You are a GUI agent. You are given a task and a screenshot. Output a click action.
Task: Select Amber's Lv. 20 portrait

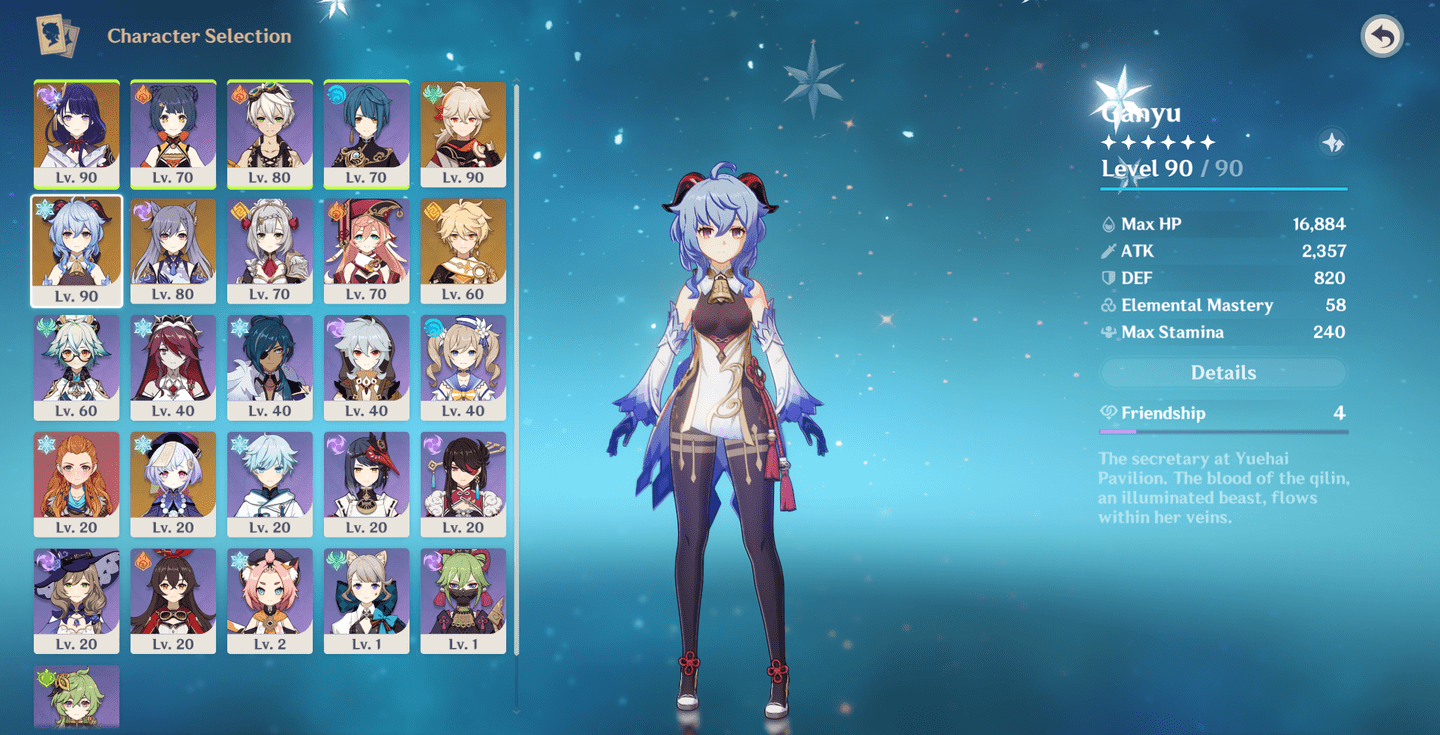tap(173, 600)
